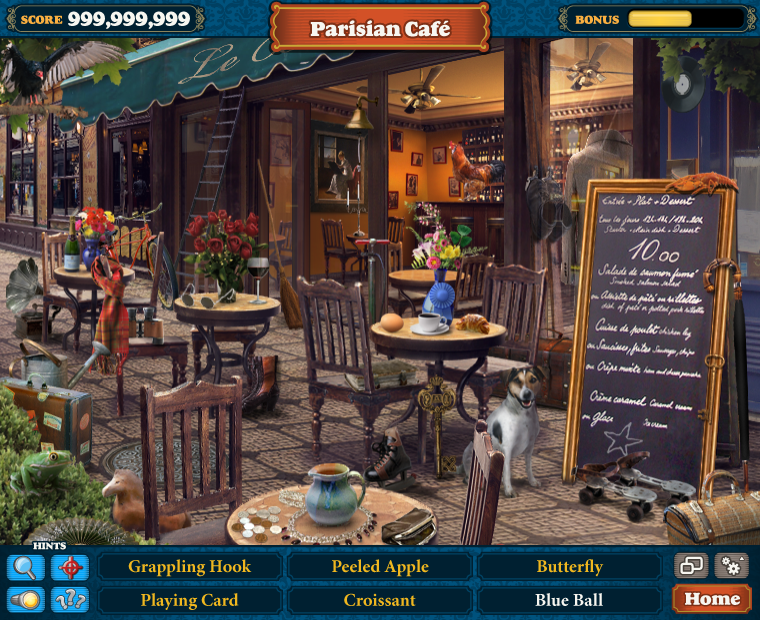The width and height of the screenshot is (760, 620).
Task: Choose the Butterfly list entry
Action: (569, 567)
